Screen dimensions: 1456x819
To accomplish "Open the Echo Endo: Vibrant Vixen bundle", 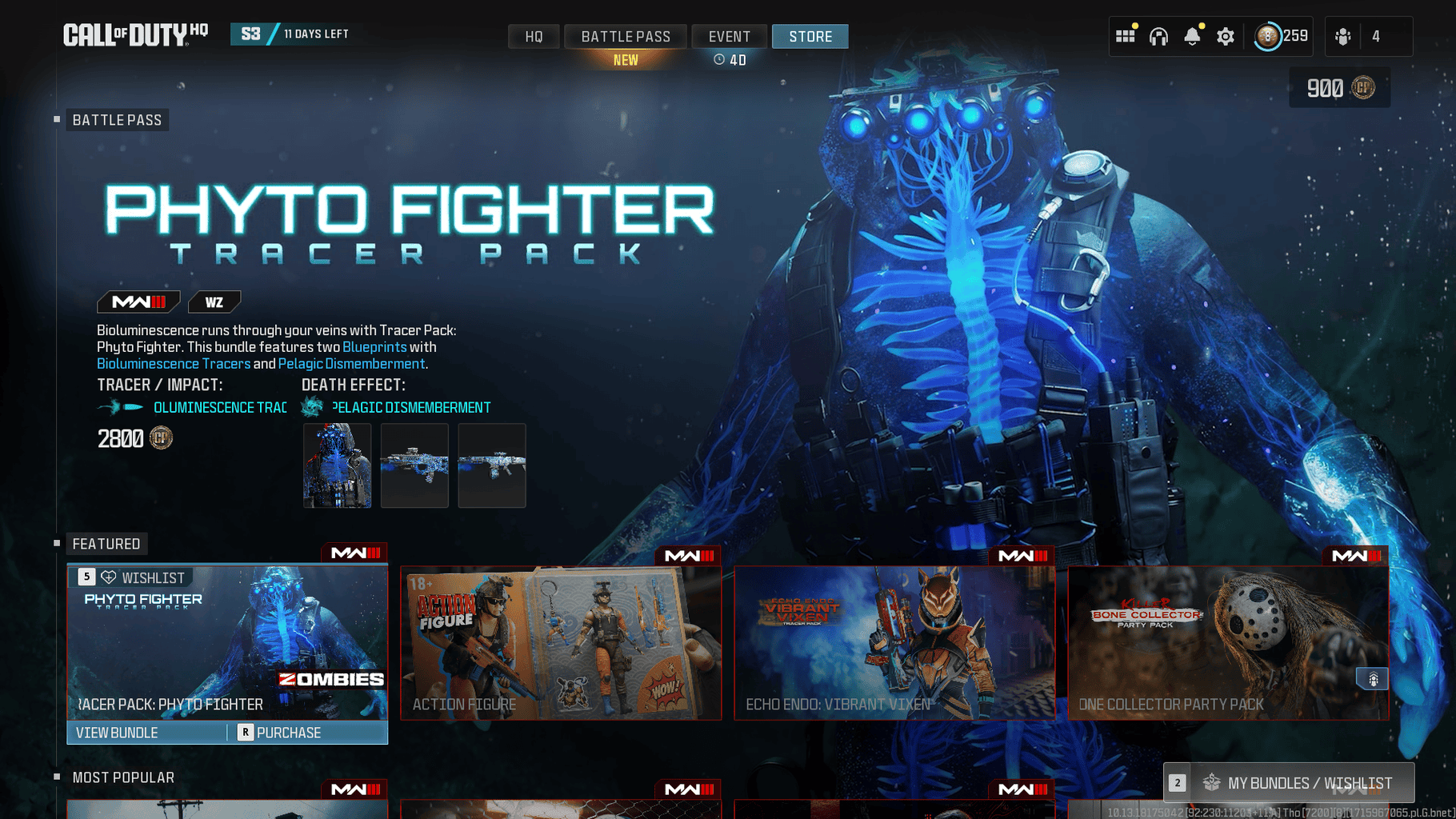I will pos(894,643).
